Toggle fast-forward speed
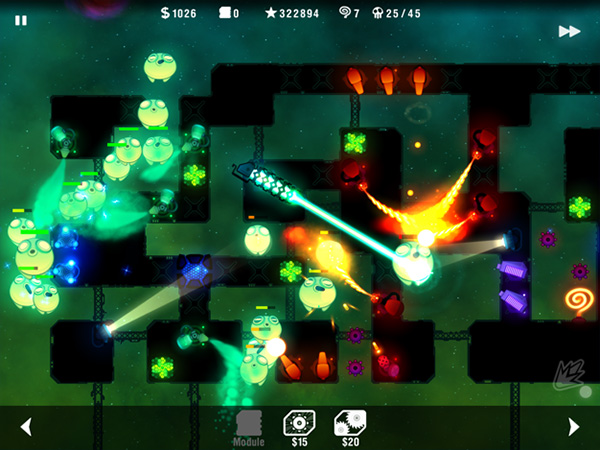The width and height of the screenshot is (600, 450). (x=569, y=31)
